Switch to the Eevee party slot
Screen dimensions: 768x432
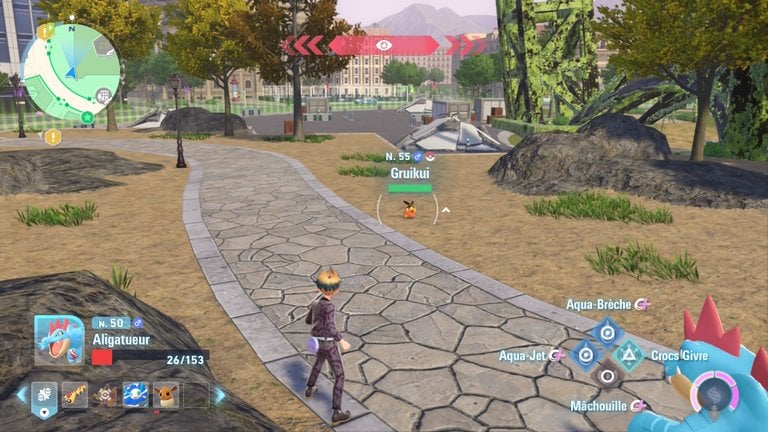click(166, 395)
